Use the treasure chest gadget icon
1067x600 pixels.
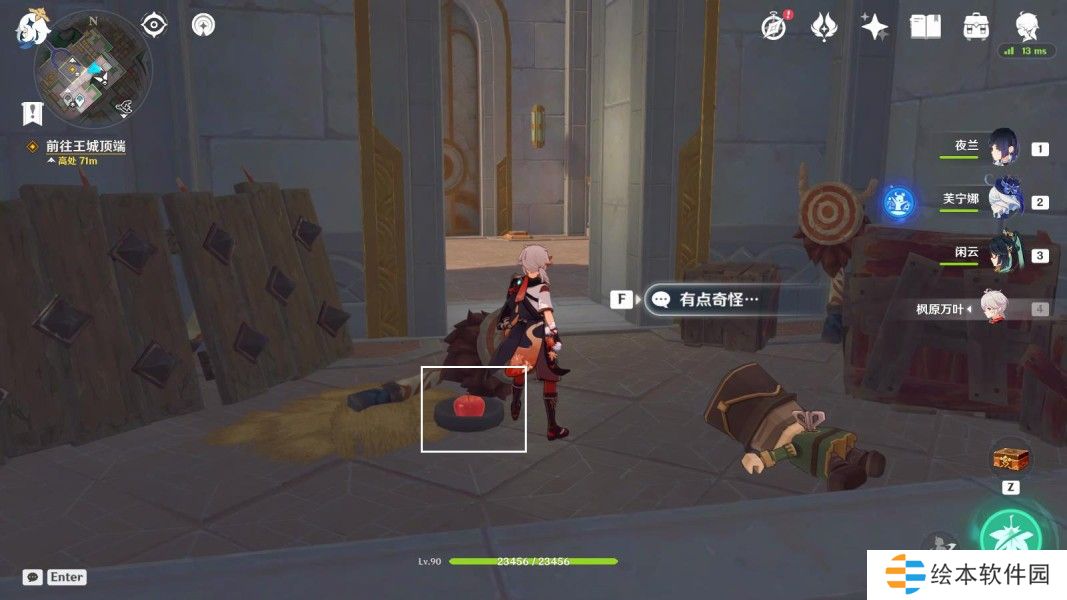pyautogui.click(x=1010, y=459)
